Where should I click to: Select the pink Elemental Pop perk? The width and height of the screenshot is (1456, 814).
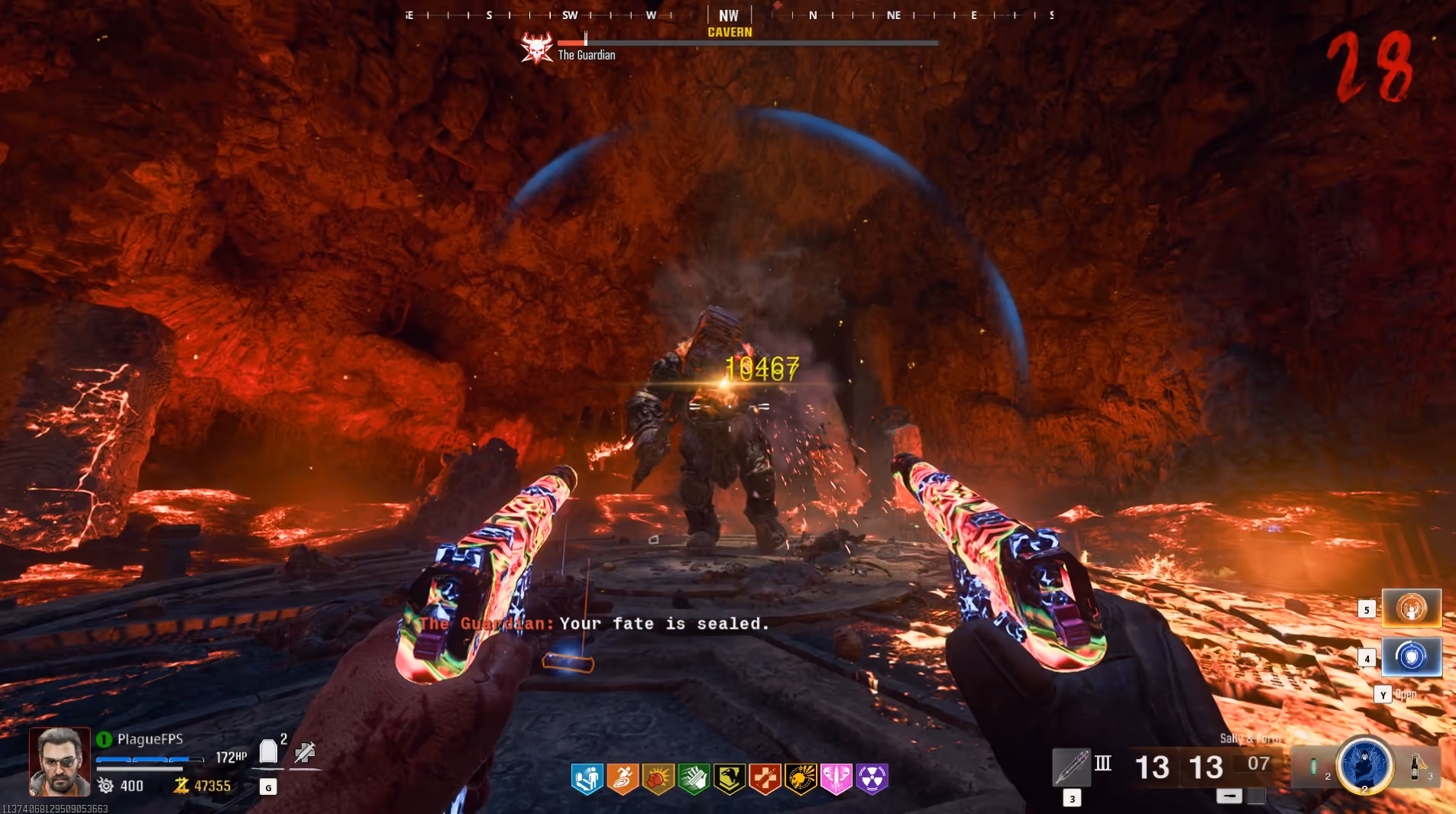pyautogui.click(x=836, y=779)
